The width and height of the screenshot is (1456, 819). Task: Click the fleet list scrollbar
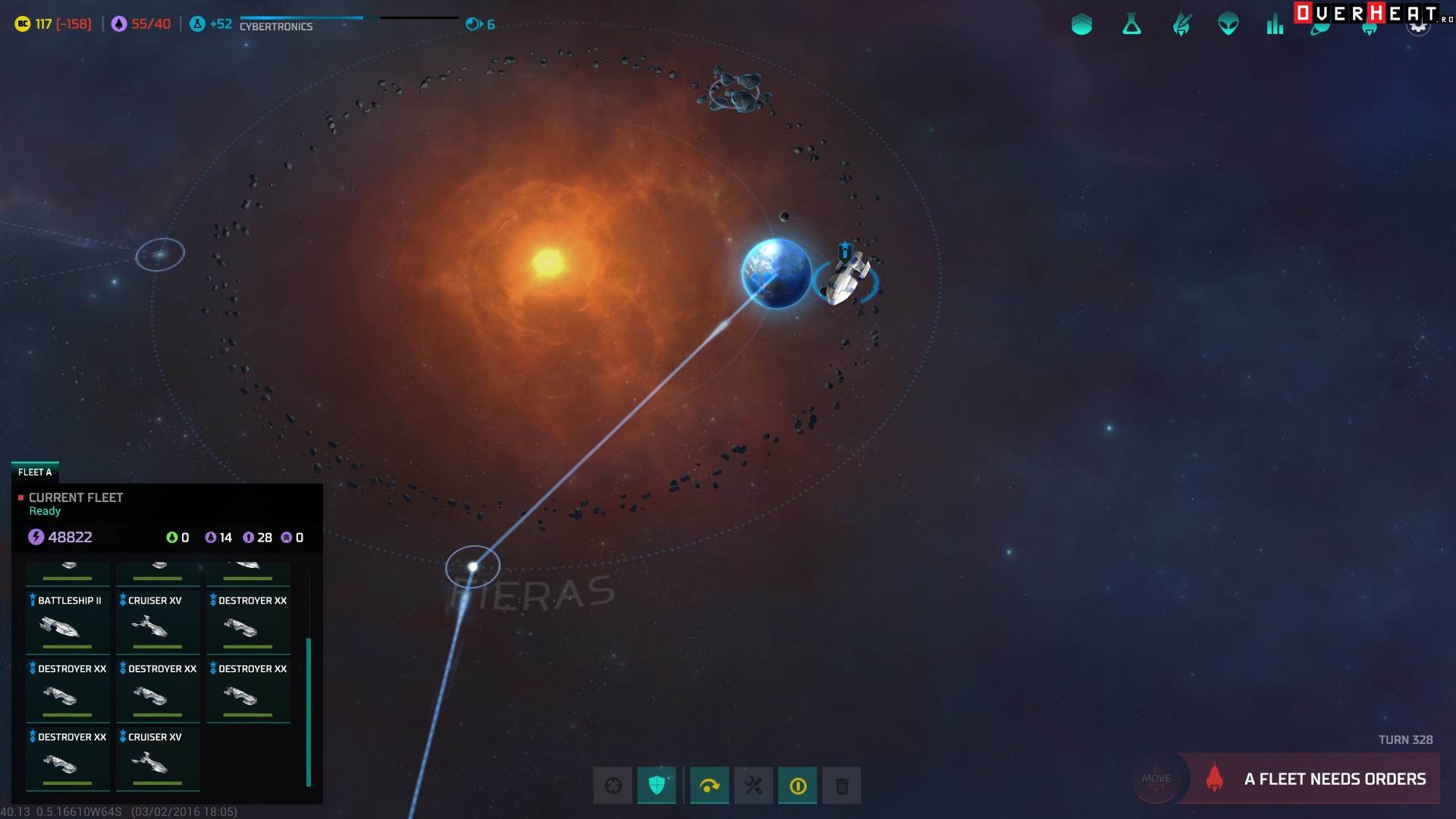coord(309,711)
